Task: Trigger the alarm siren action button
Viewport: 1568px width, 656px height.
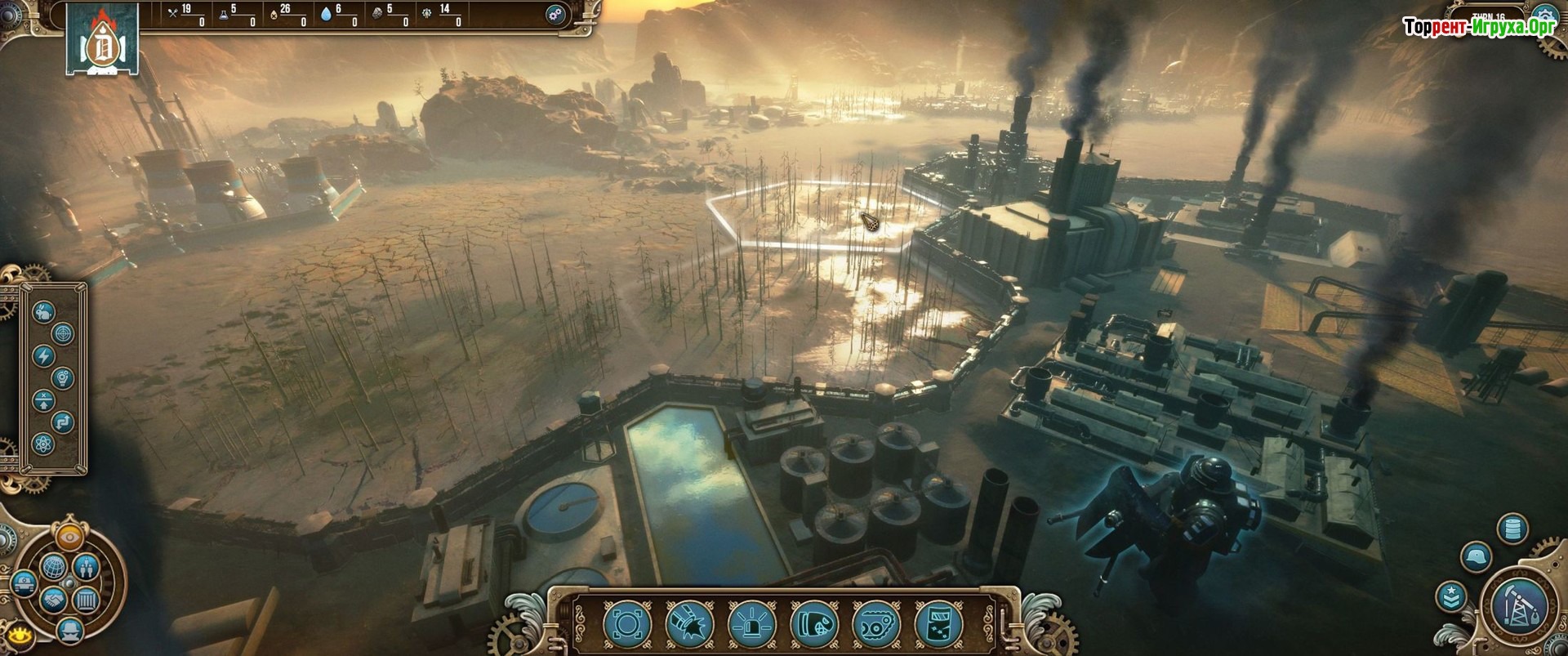Action: pos(748,624)
